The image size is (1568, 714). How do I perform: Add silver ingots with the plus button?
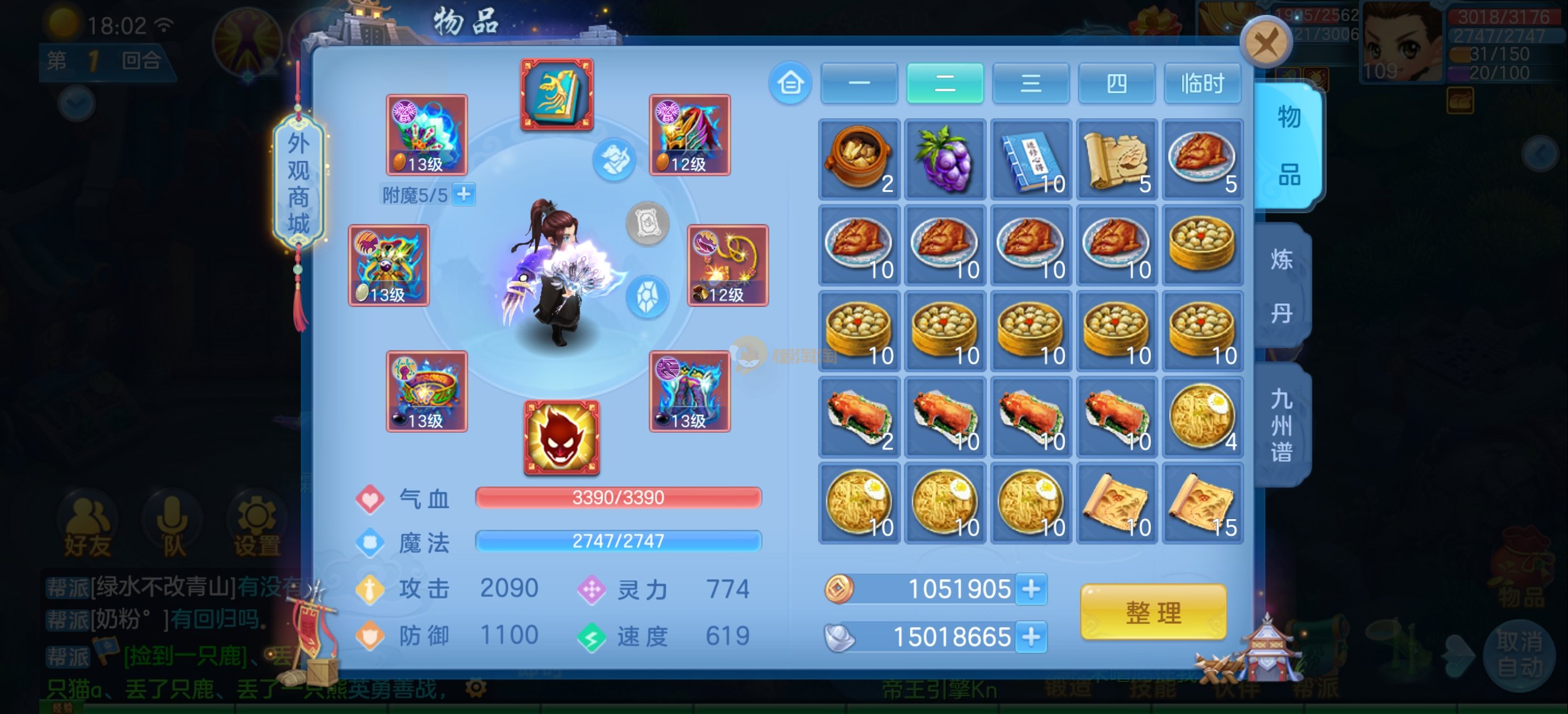(x=1031, y=637)
